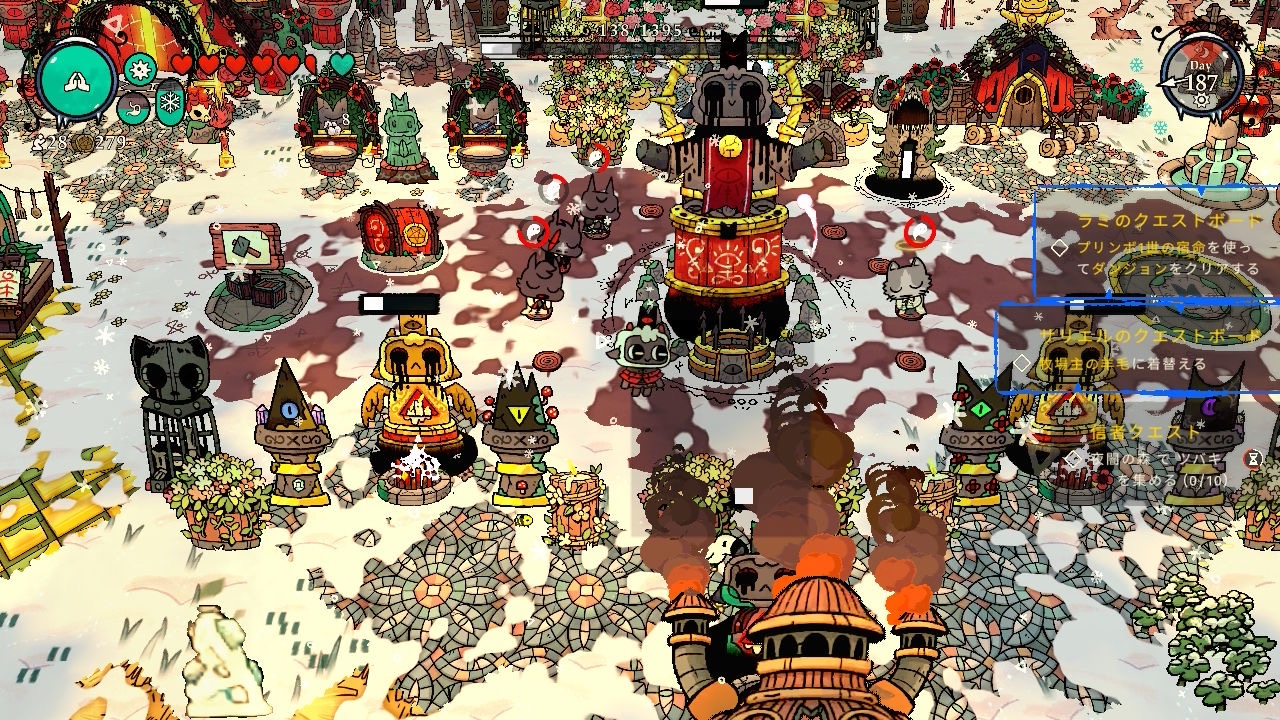Image resolution: width=1280 pixels, height=720 pixels.
Task: Select the snowflake warmth gauge icon
Action: 170,104
